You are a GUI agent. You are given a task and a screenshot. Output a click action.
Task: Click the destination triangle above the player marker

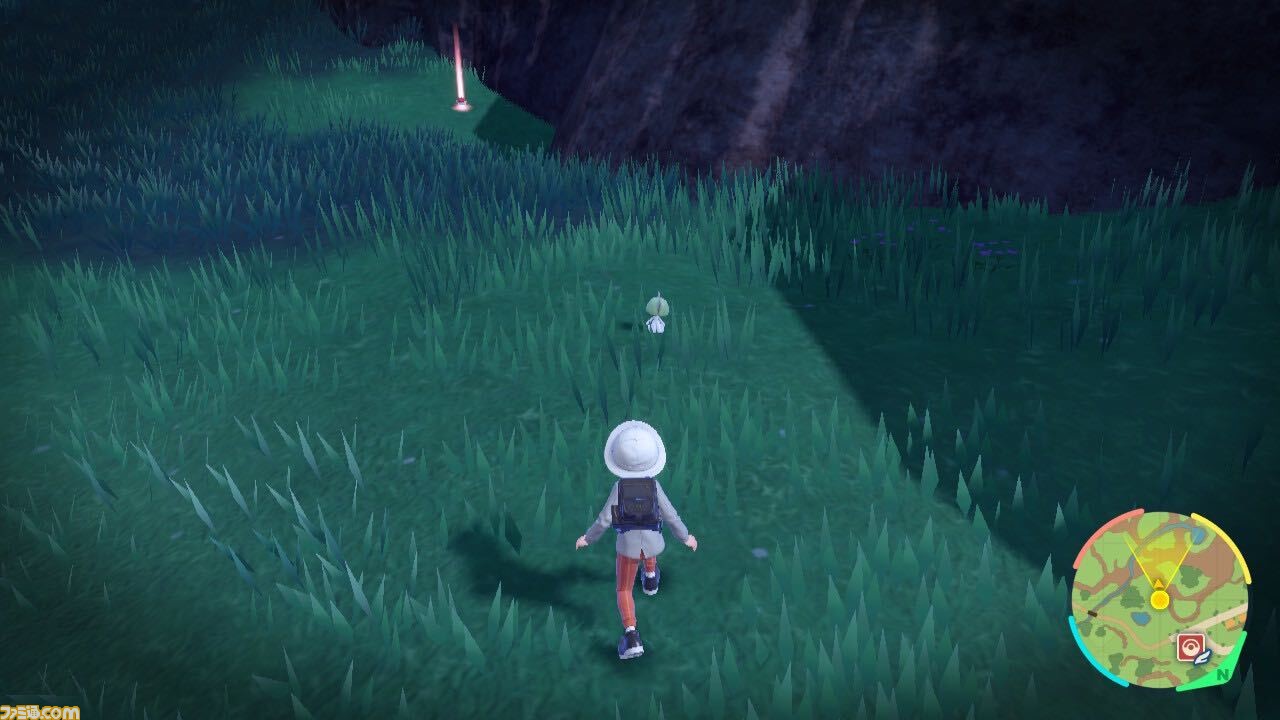point(1158,583)
